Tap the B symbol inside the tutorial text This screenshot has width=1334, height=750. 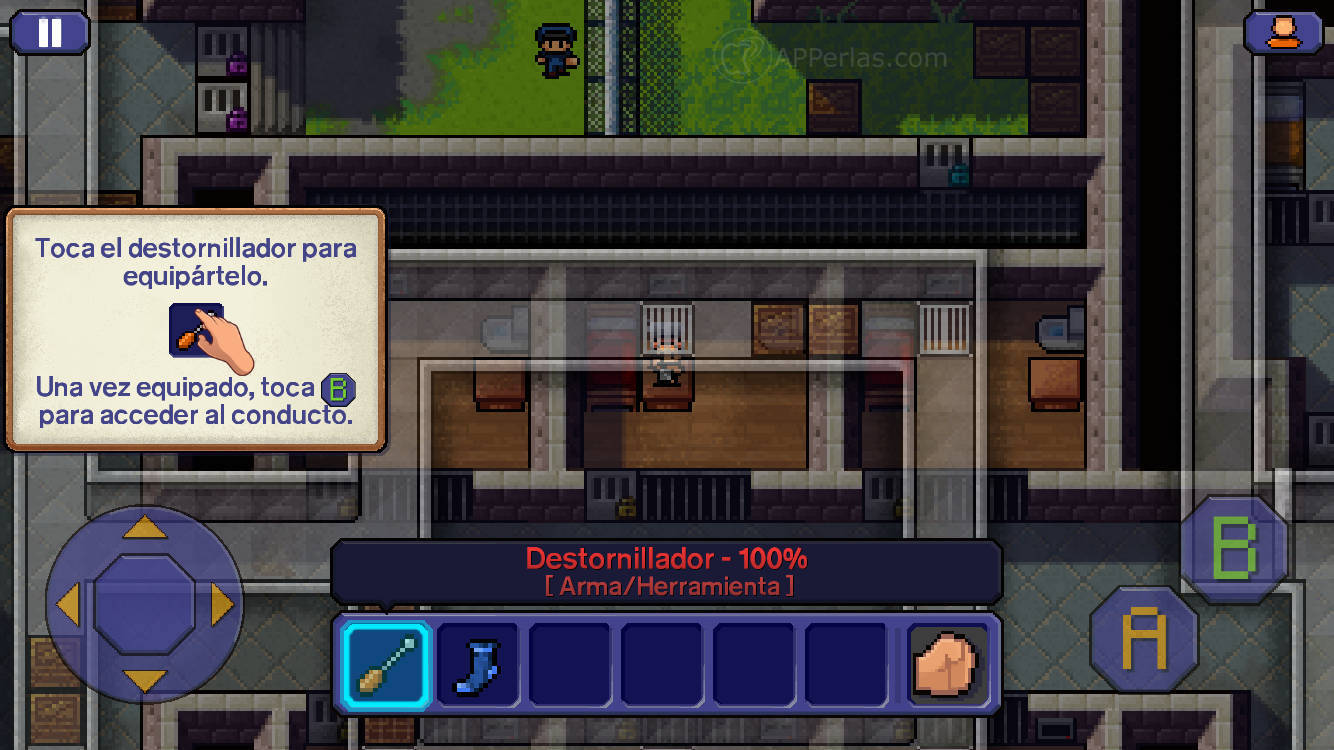[338, 390]
